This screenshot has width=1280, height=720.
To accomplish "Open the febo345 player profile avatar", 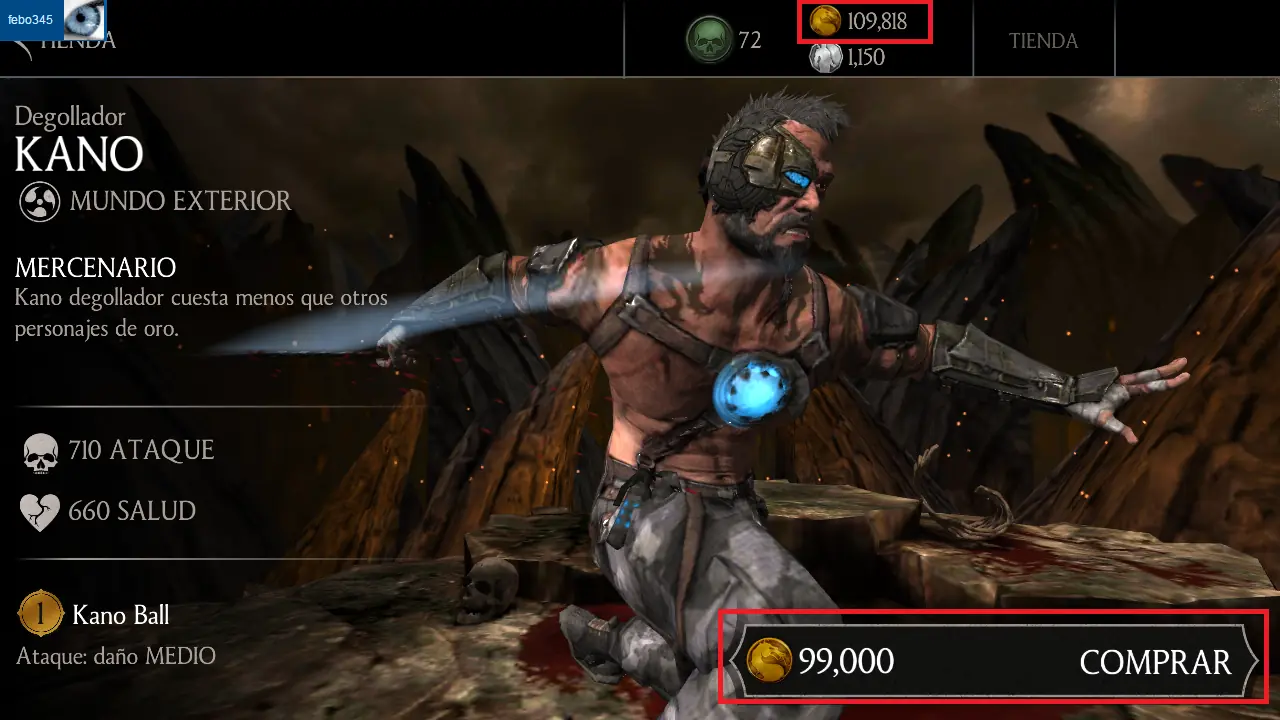I will pos(85,21).
